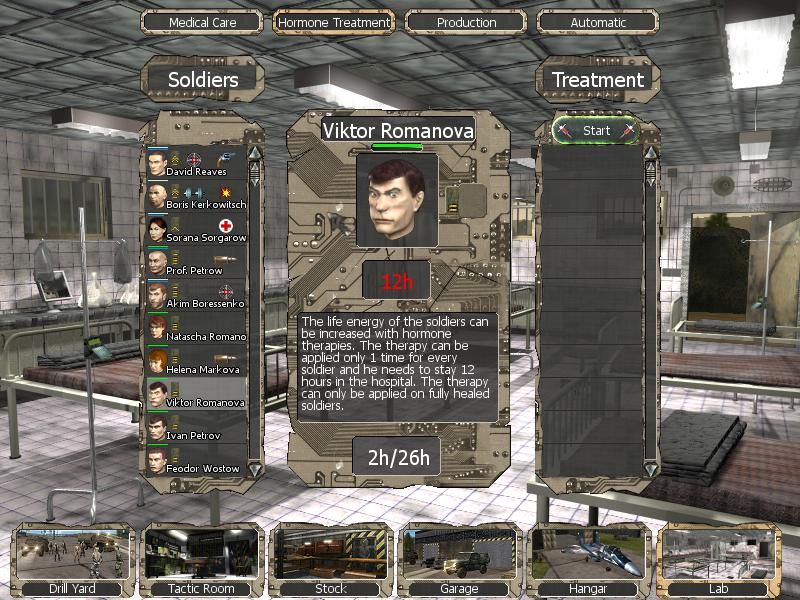
Task: Select soldier Helena Markova
Action: [x=196, y=362]
